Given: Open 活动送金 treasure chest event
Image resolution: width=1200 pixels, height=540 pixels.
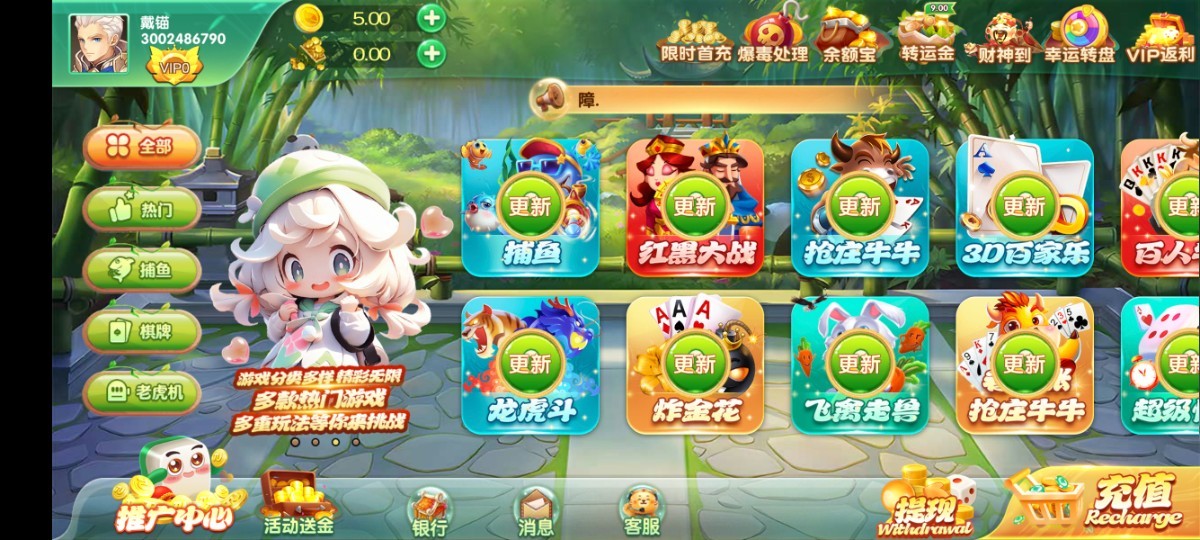Looking at the screenshot, I should tap(297, 503).
